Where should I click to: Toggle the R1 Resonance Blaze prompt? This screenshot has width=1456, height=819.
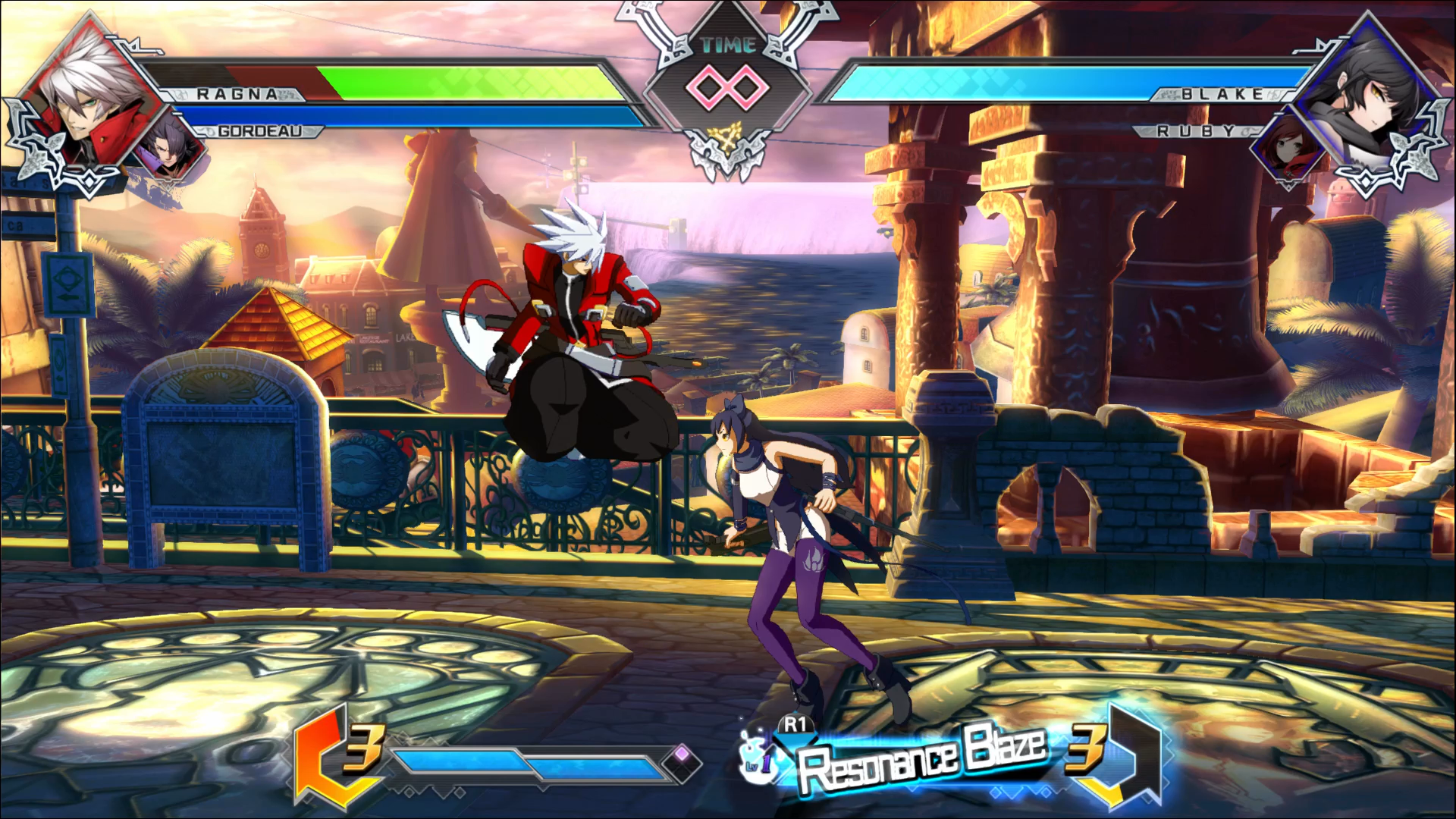click(x=795, y=726)
